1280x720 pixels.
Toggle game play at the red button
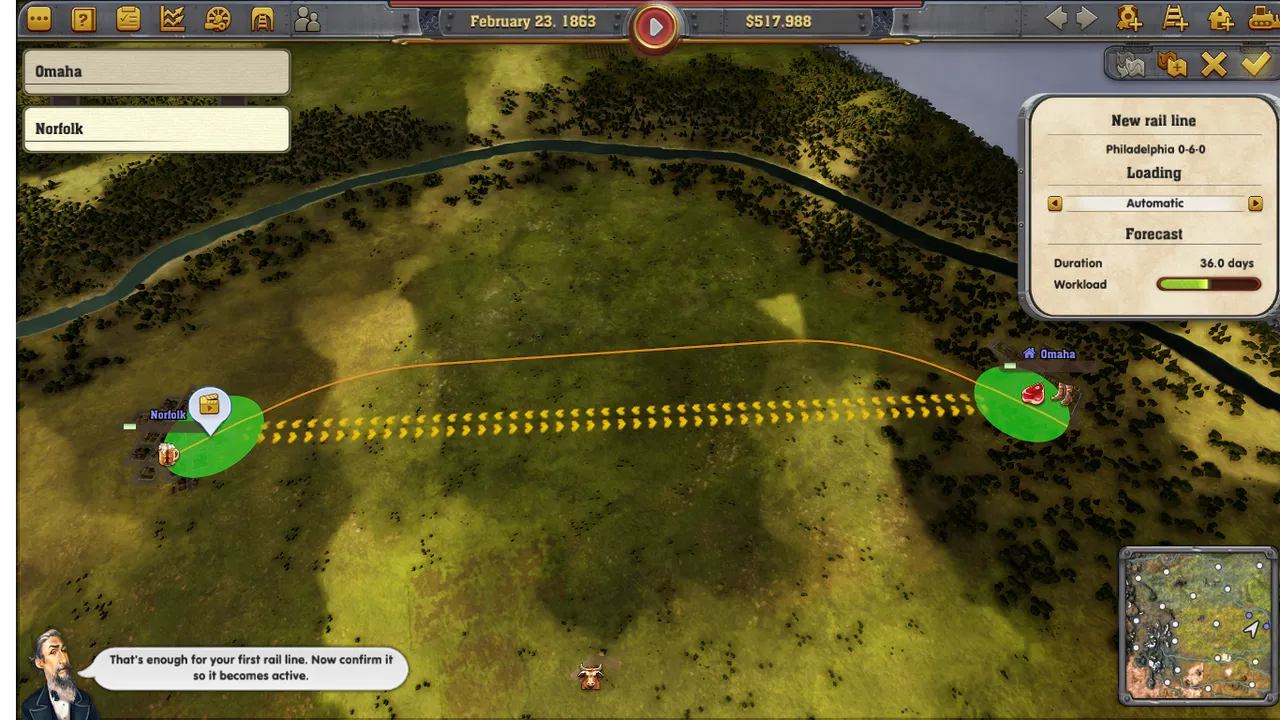coord(655,27)
